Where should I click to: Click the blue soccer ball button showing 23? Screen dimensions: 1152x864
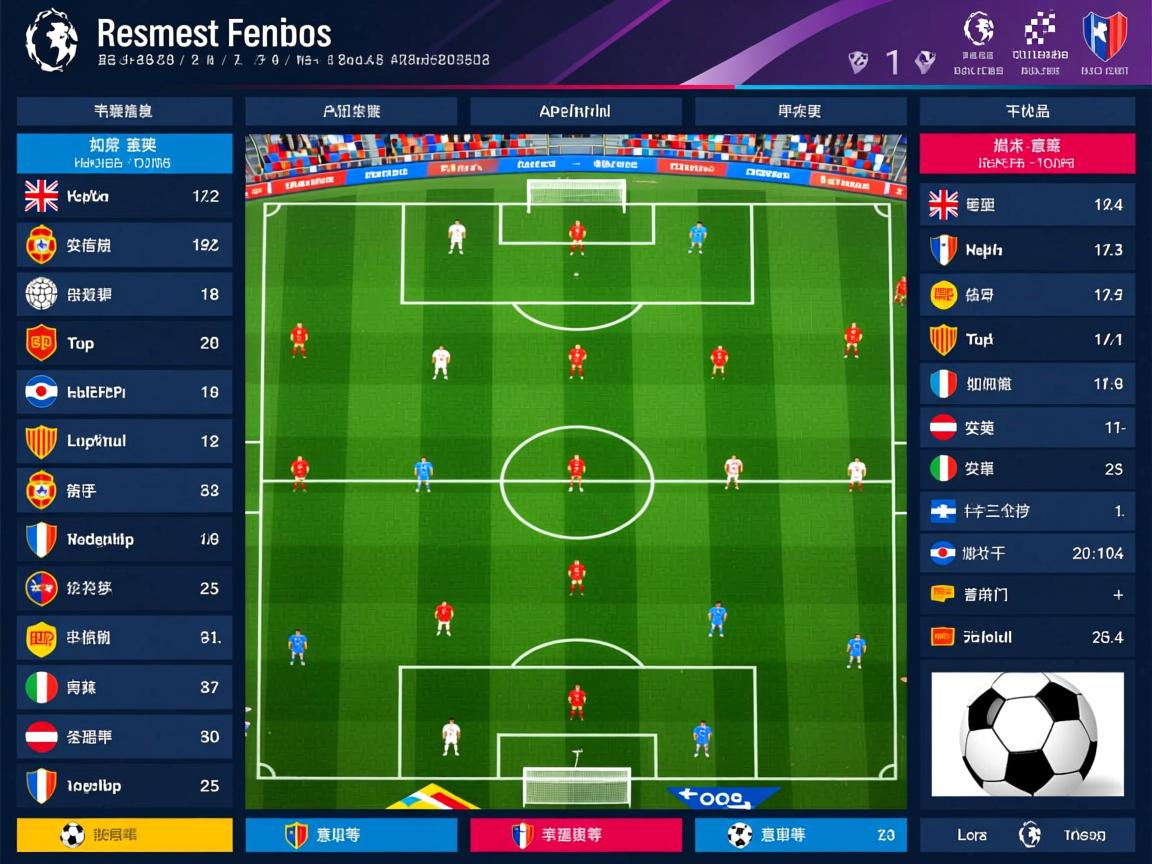click(800, 835)
